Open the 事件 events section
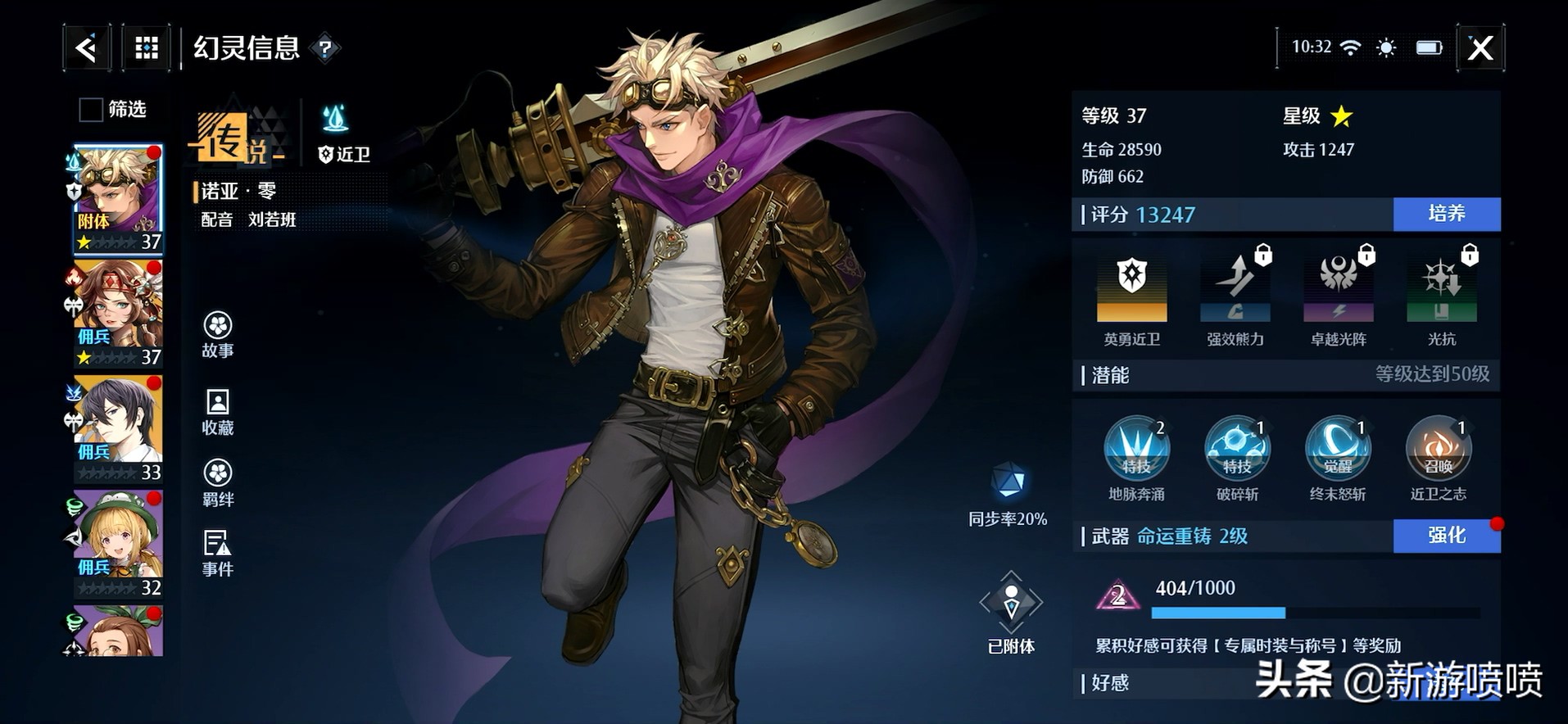 tap(218, 553)
